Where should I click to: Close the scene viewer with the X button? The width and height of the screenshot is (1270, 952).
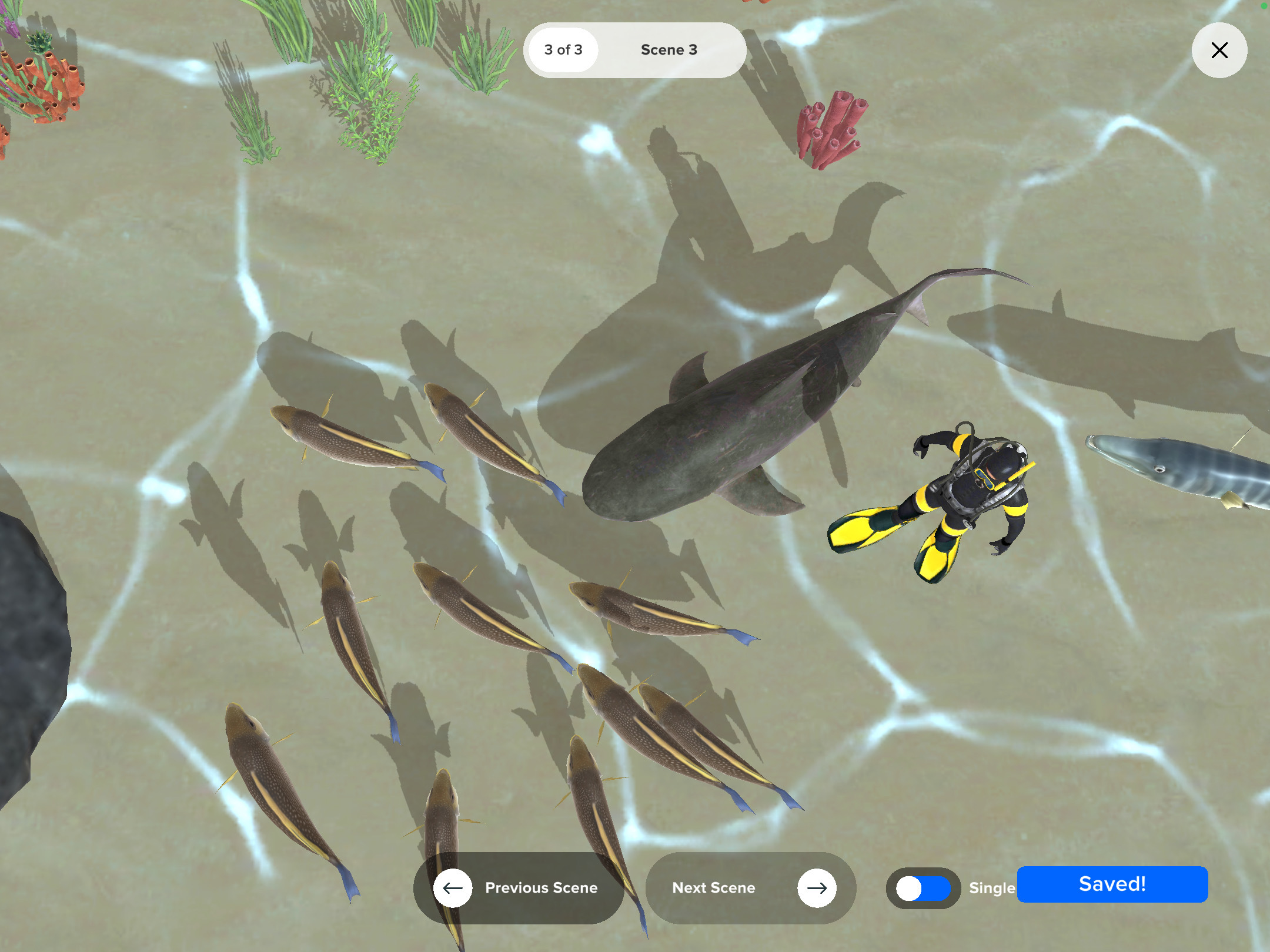click(x=1219, y=51)
